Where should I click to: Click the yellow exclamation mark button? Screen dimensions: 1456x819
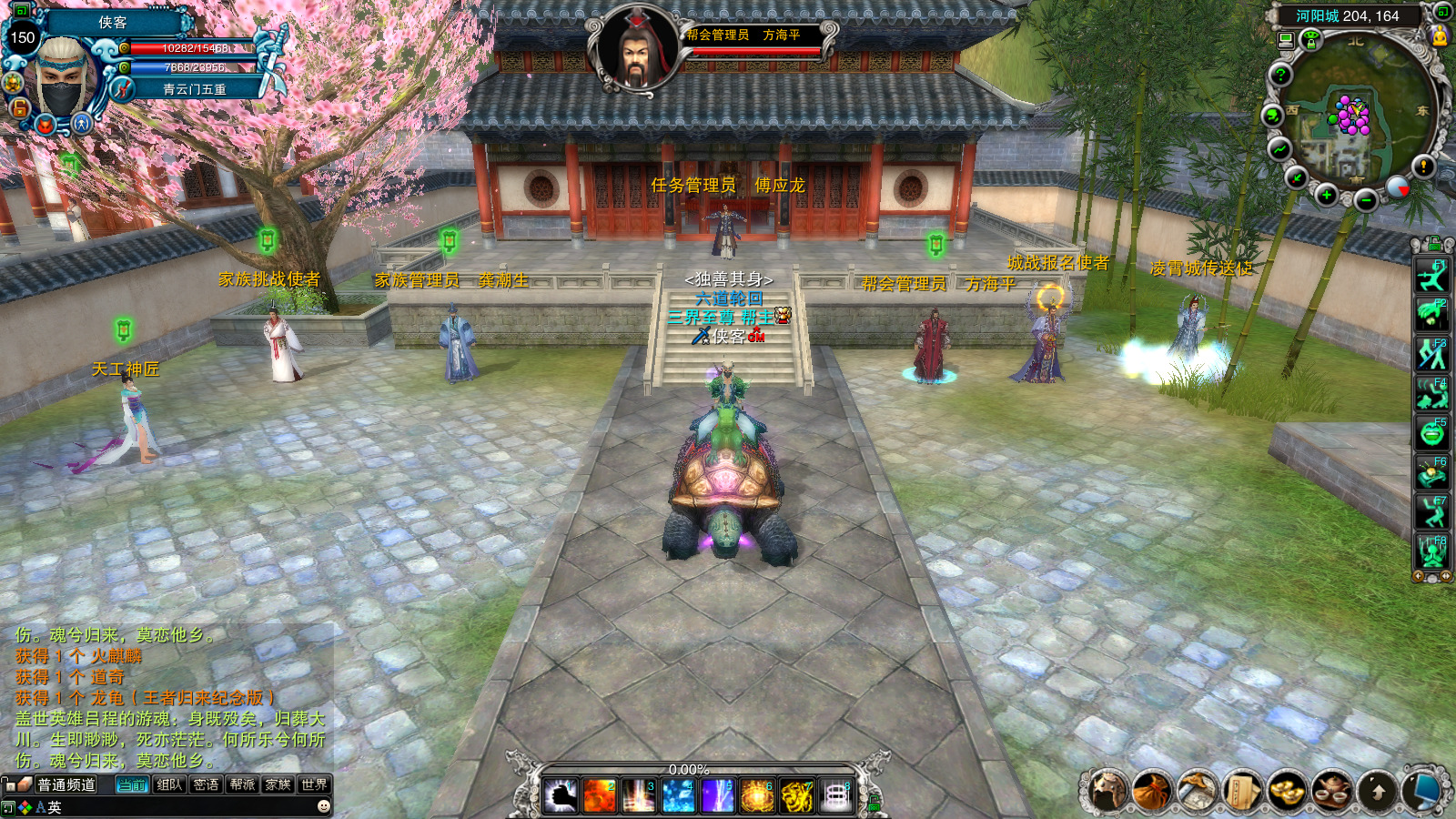click(x=1423, y=166)
